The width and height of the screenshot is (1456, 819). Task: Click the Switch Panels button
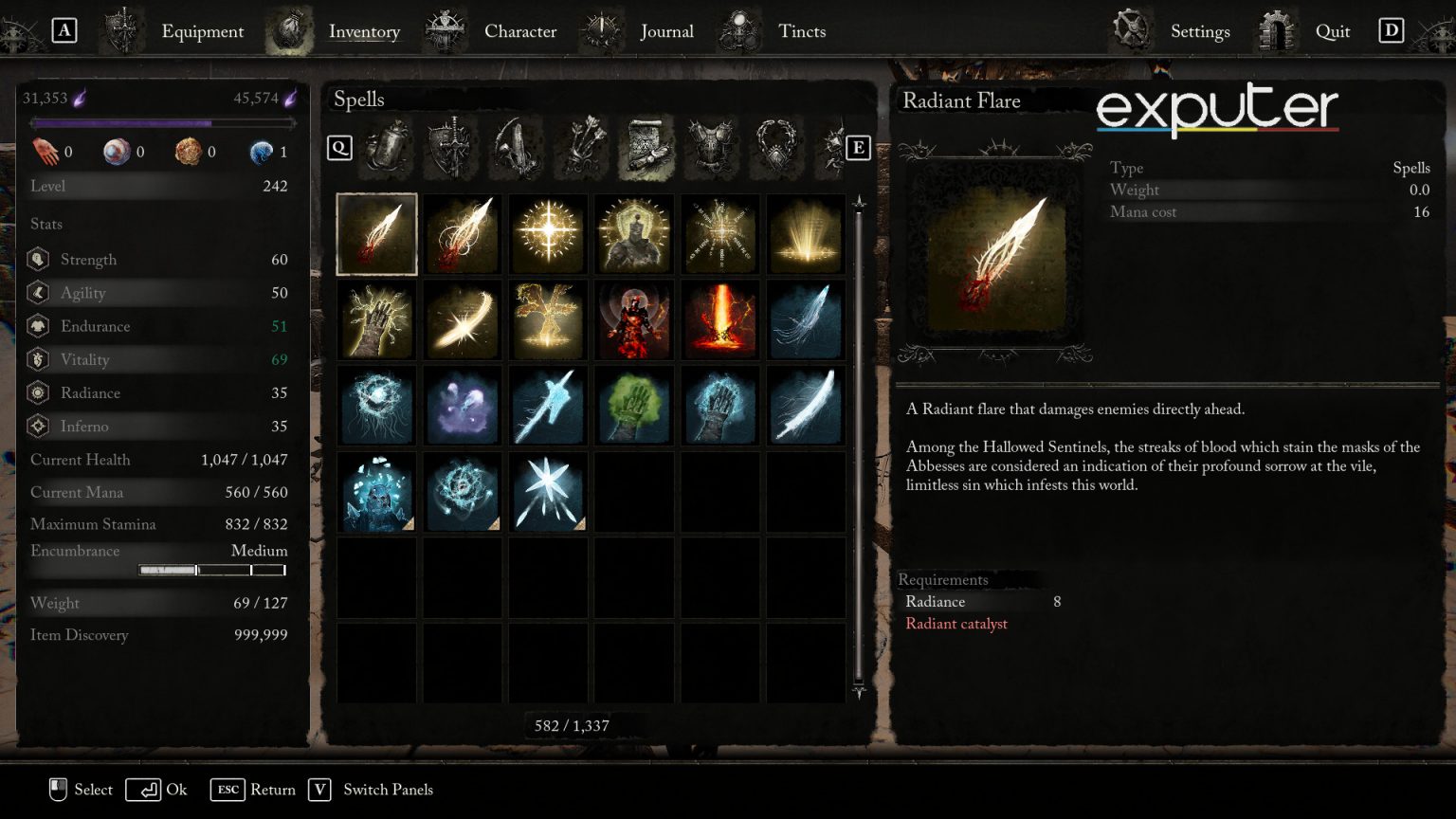click(370, 790)
